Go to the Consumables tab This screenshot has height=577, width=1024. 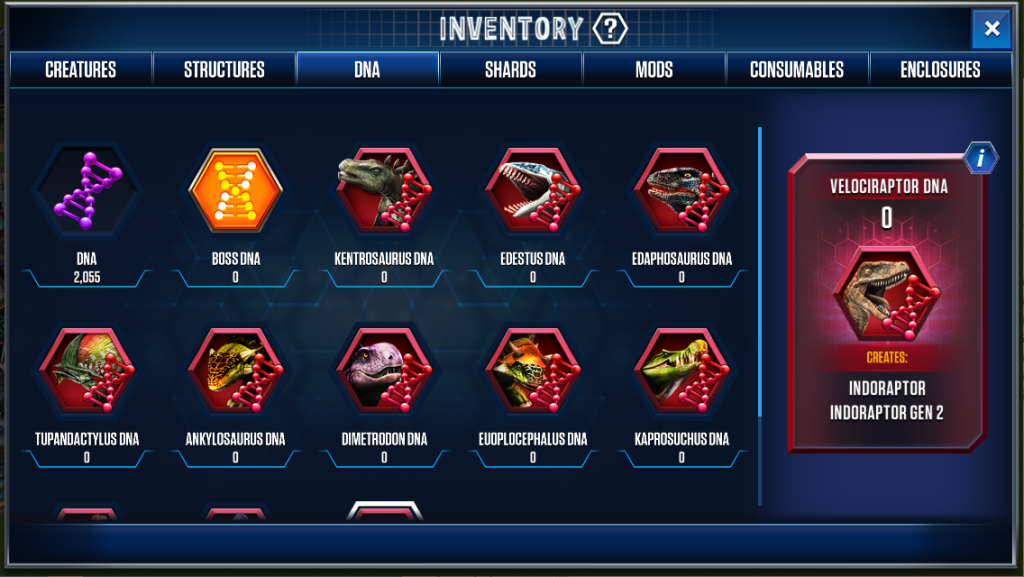point(797,70)
